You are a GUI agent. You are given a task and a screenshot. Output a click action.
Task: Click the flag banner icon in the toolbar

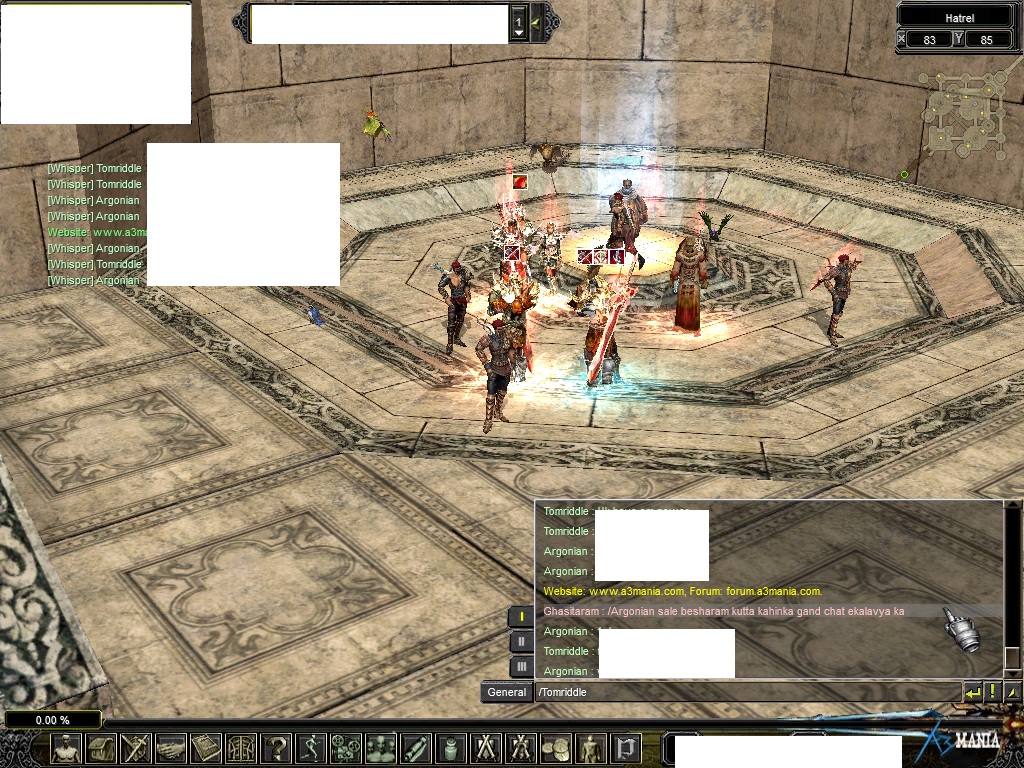pyautogui.click(x=626, y=748)
